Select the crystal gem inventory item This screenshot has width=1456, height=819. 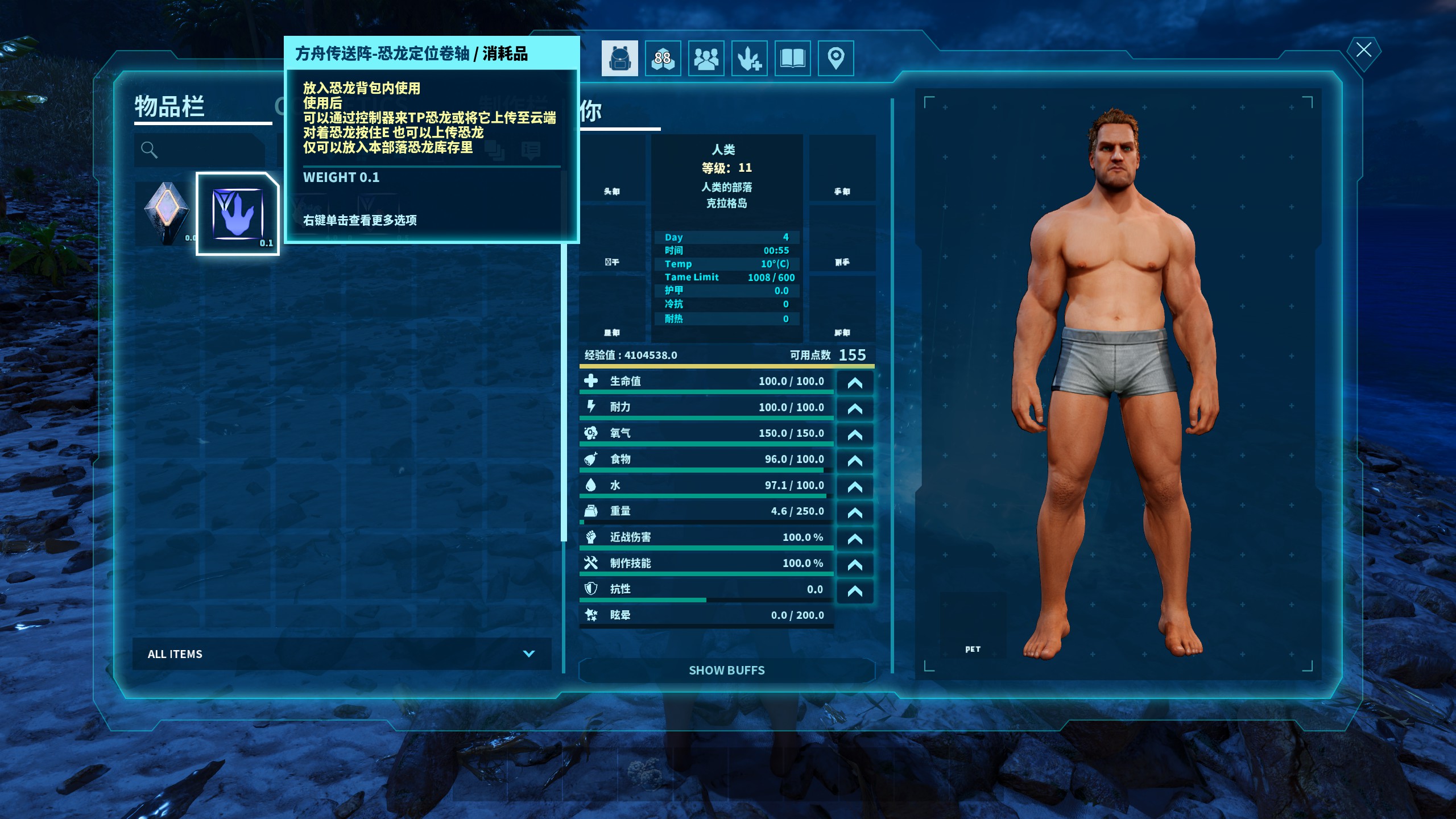(166, 213)
